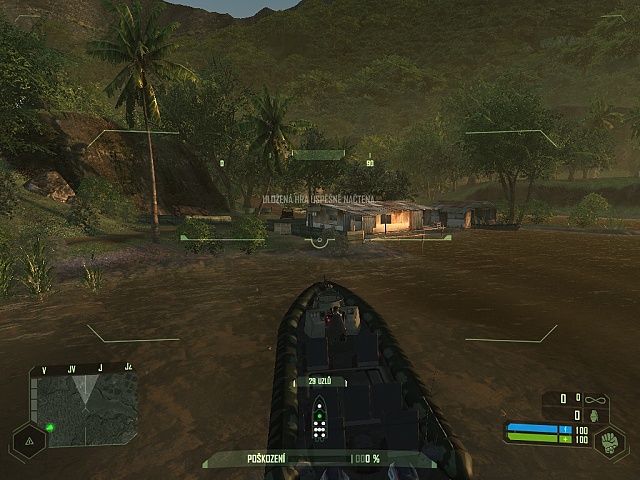Activate the strength fist suit mode icon
Image resolution: width=640 pixels, height=480 pixels.
click(609, 441)
